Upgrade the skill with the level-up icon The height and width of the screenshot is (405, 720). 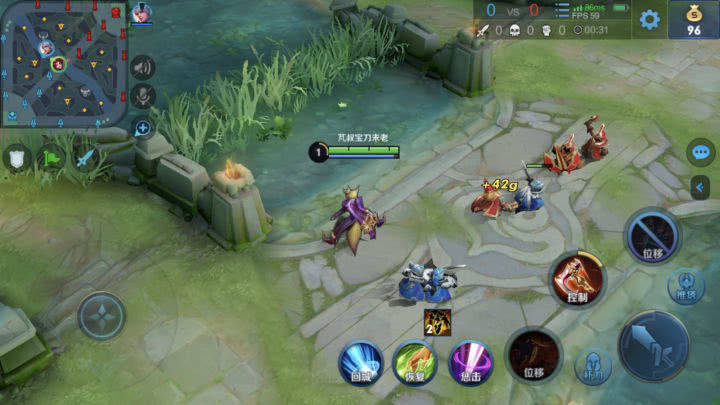point(437,322)
